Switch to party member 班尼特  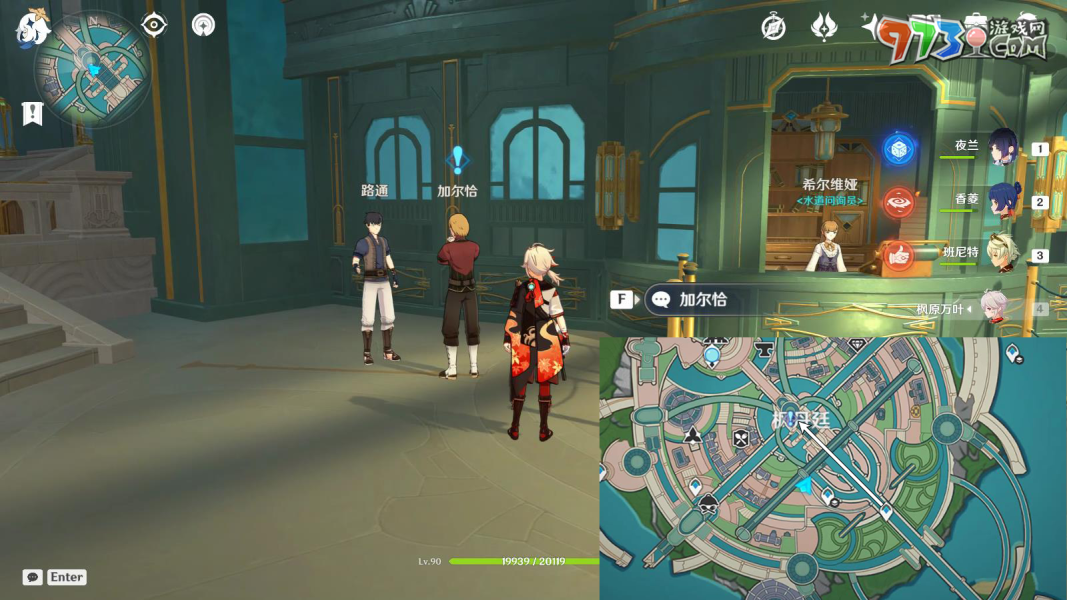(1001, 254)
